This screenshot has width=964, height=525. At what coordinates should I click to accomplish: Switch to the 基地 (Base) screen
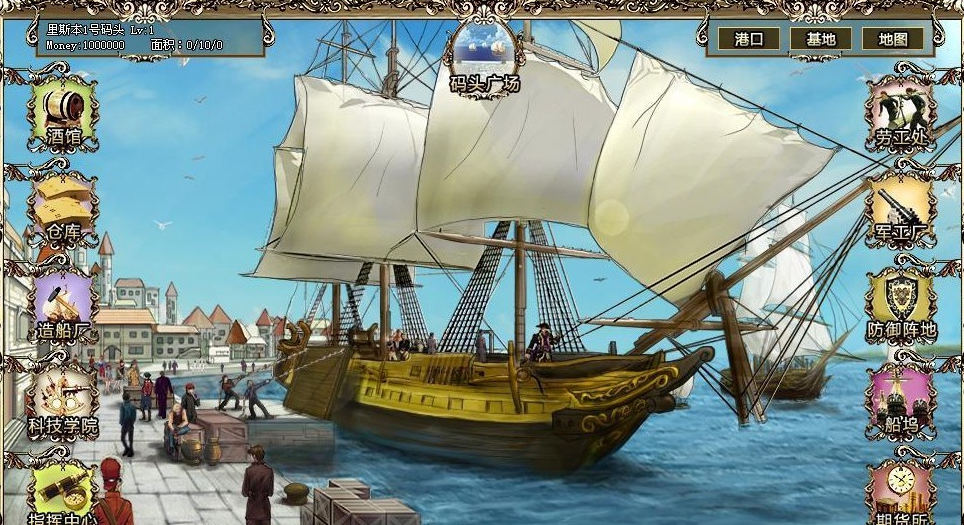820,39
